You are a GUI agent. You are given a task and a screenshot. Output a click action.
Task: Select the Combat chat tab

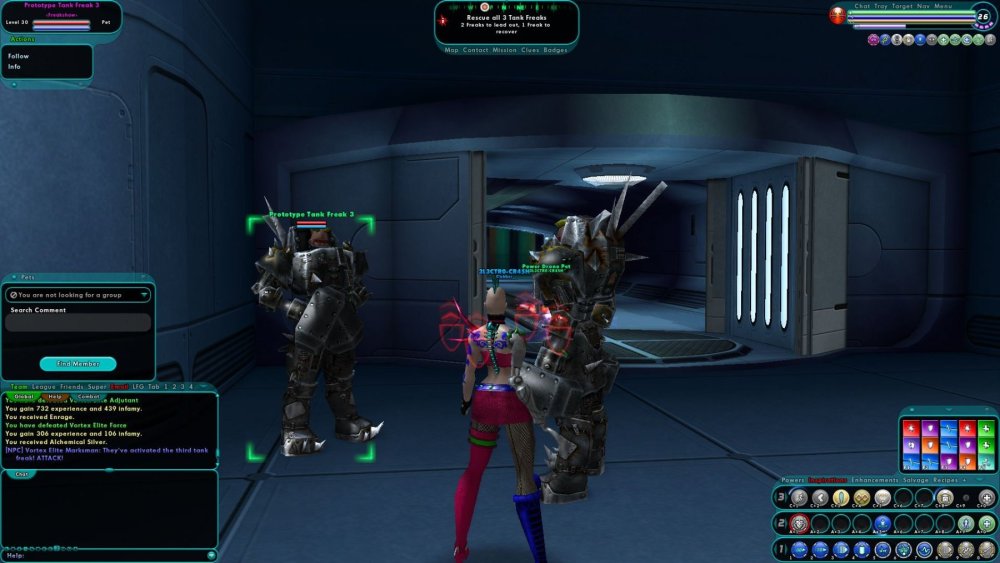click(x=88, y=396)
